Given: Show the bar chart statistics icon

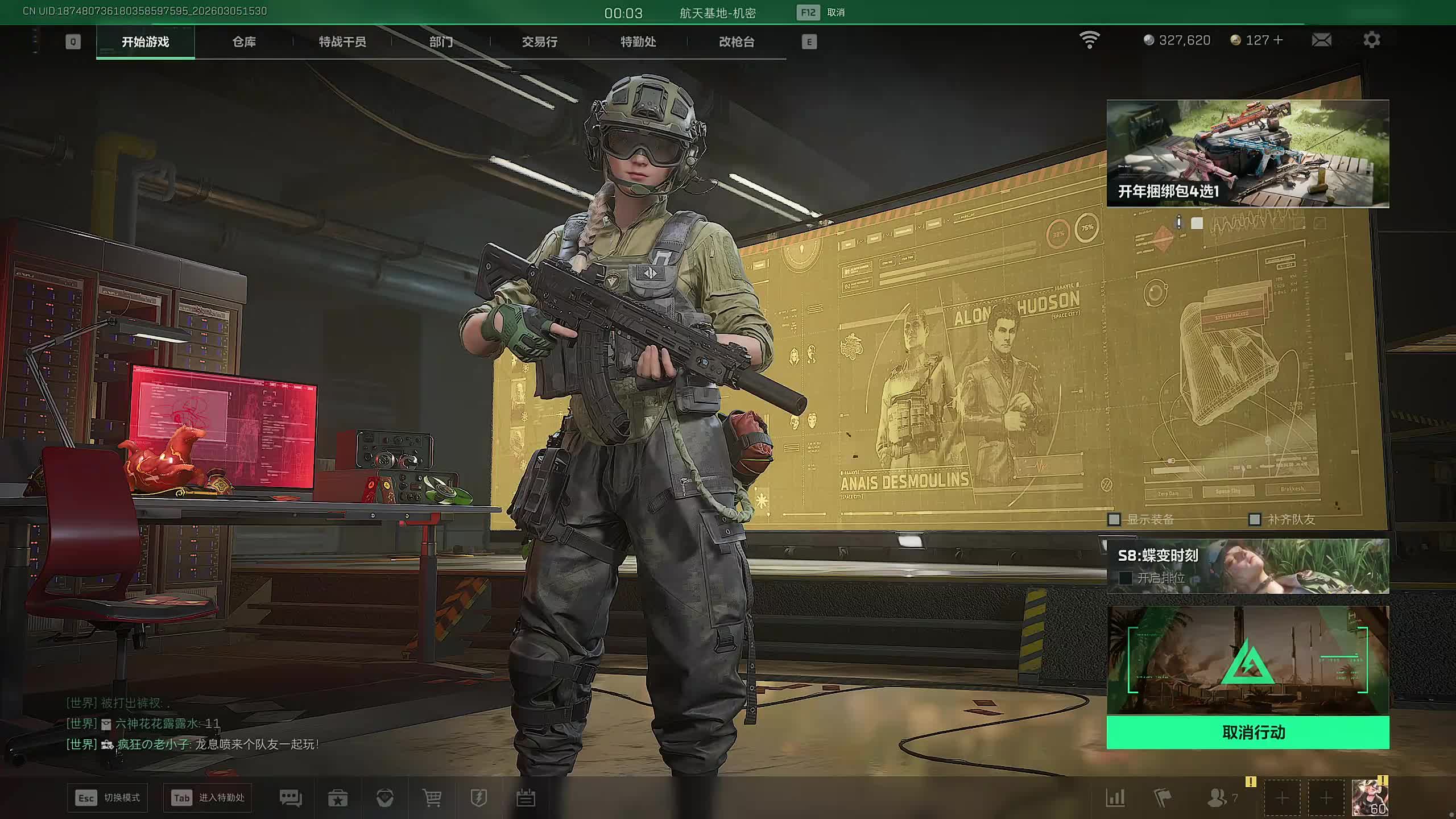Looking at the screenshot, I should coord(1115,798).
